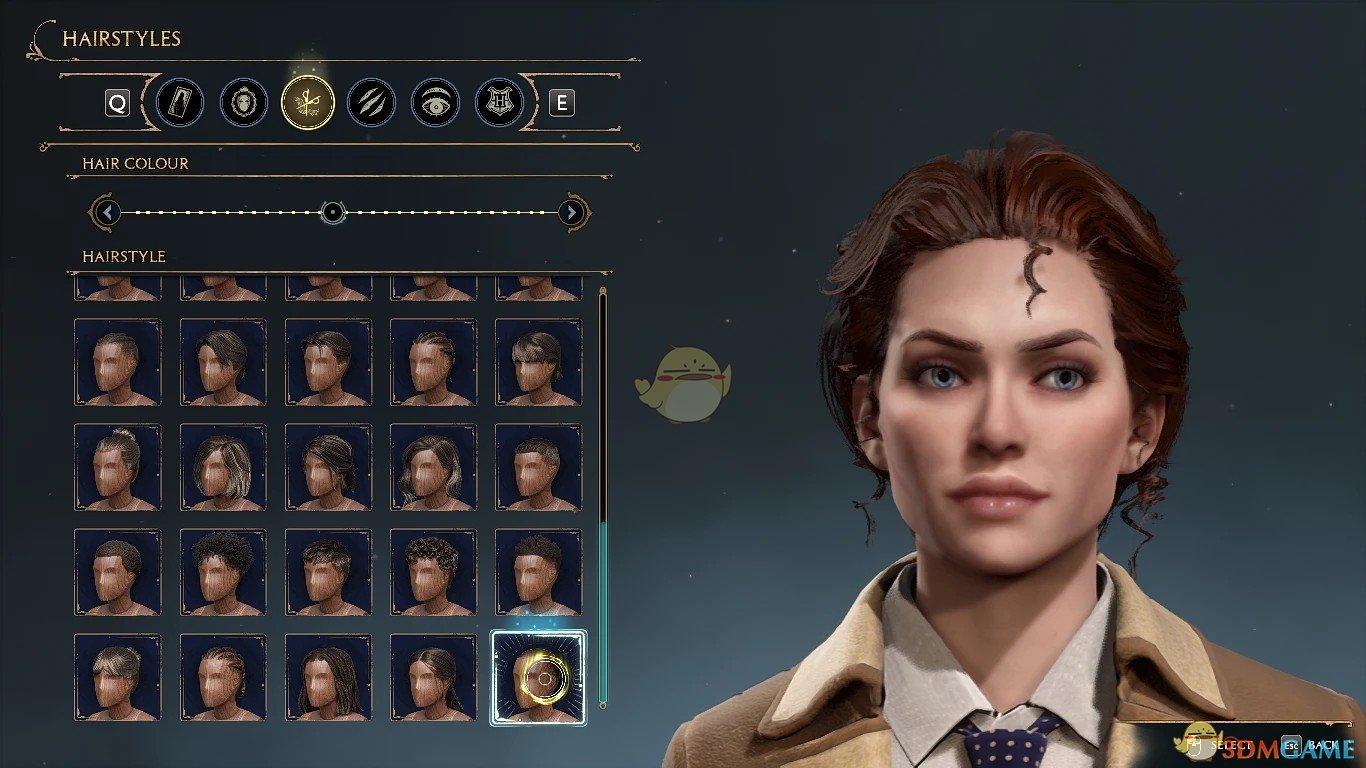Open the Hogwarts crest tab
The image size is (1366, 768).
(499, 103)
